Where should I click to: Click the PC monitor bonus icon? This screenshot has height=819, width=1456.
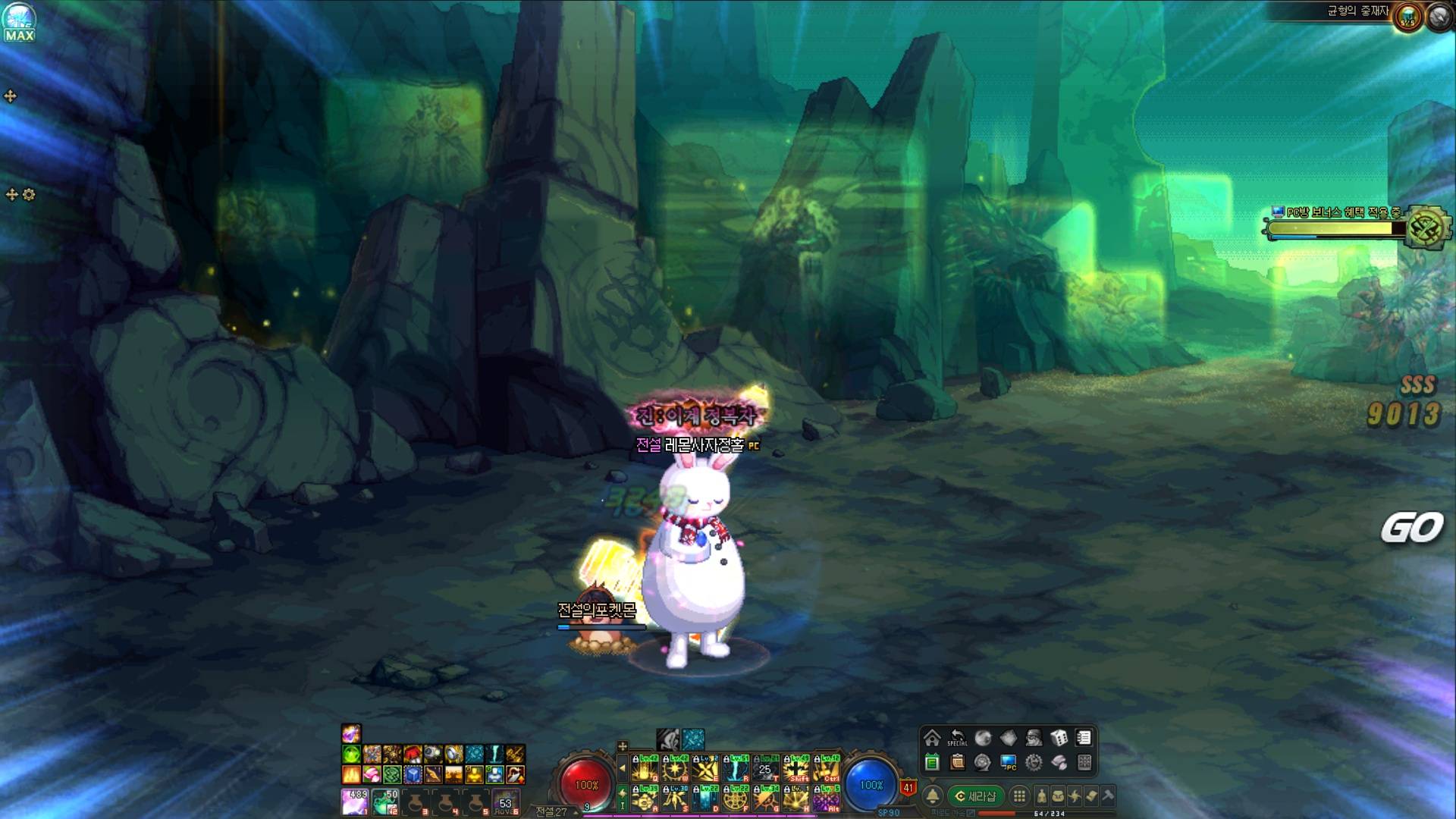[x=1008, y=762]
